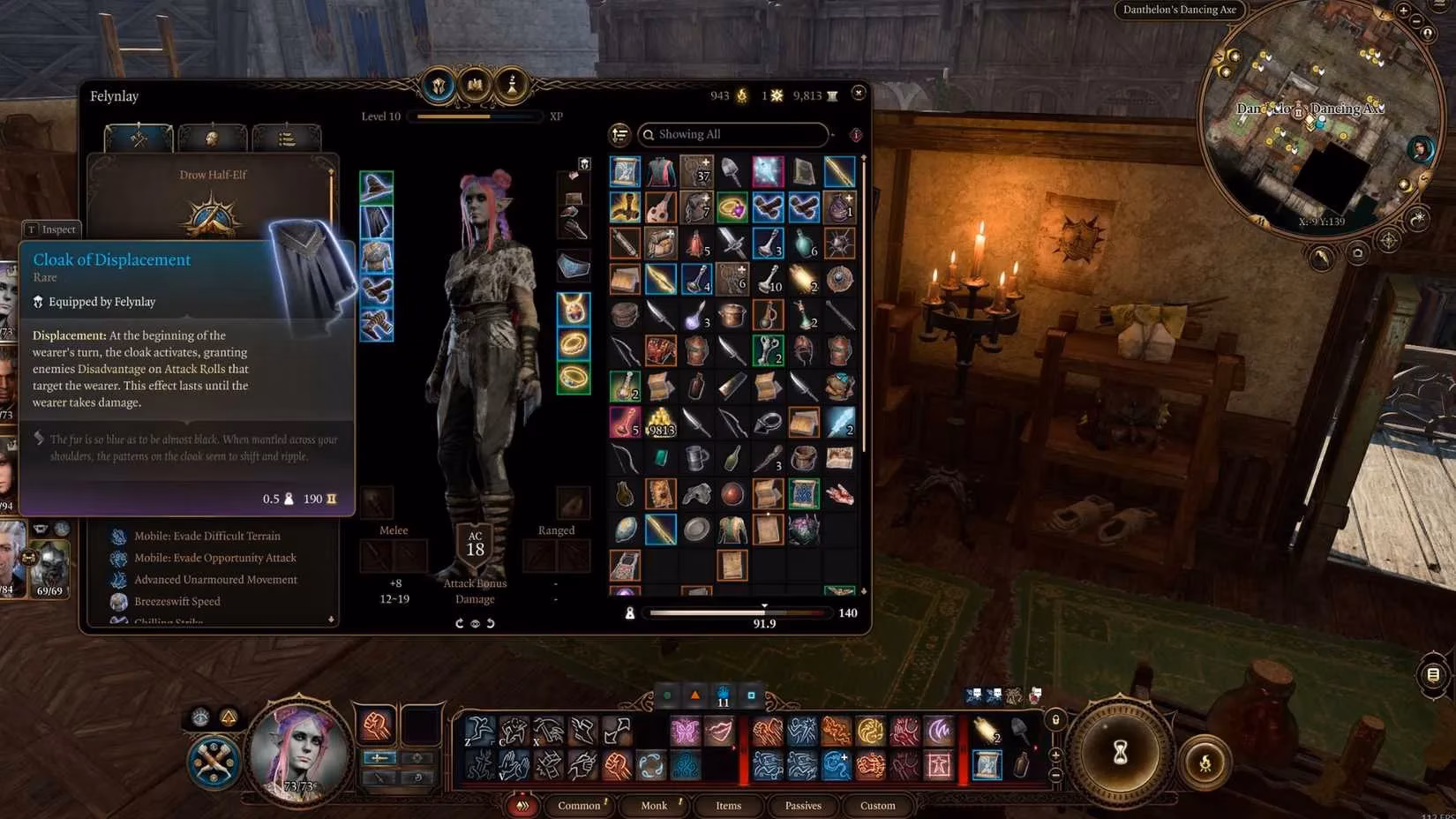Open the inventory sort options button
1456x819 pixels.
[620, 134]
